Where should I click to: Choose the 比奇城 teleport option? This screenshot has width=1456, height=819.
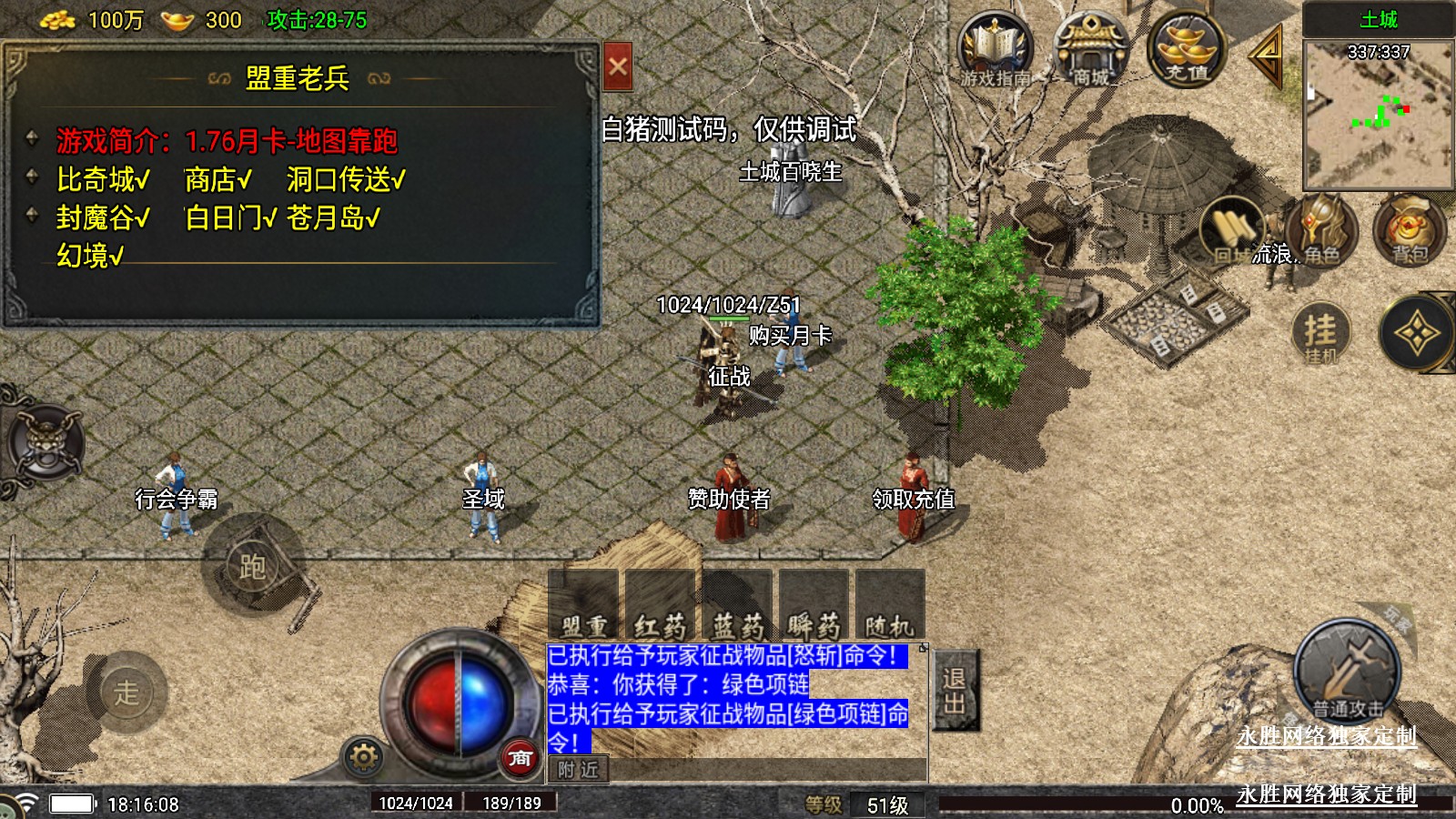pyautogui.click(x=103, y=179)
